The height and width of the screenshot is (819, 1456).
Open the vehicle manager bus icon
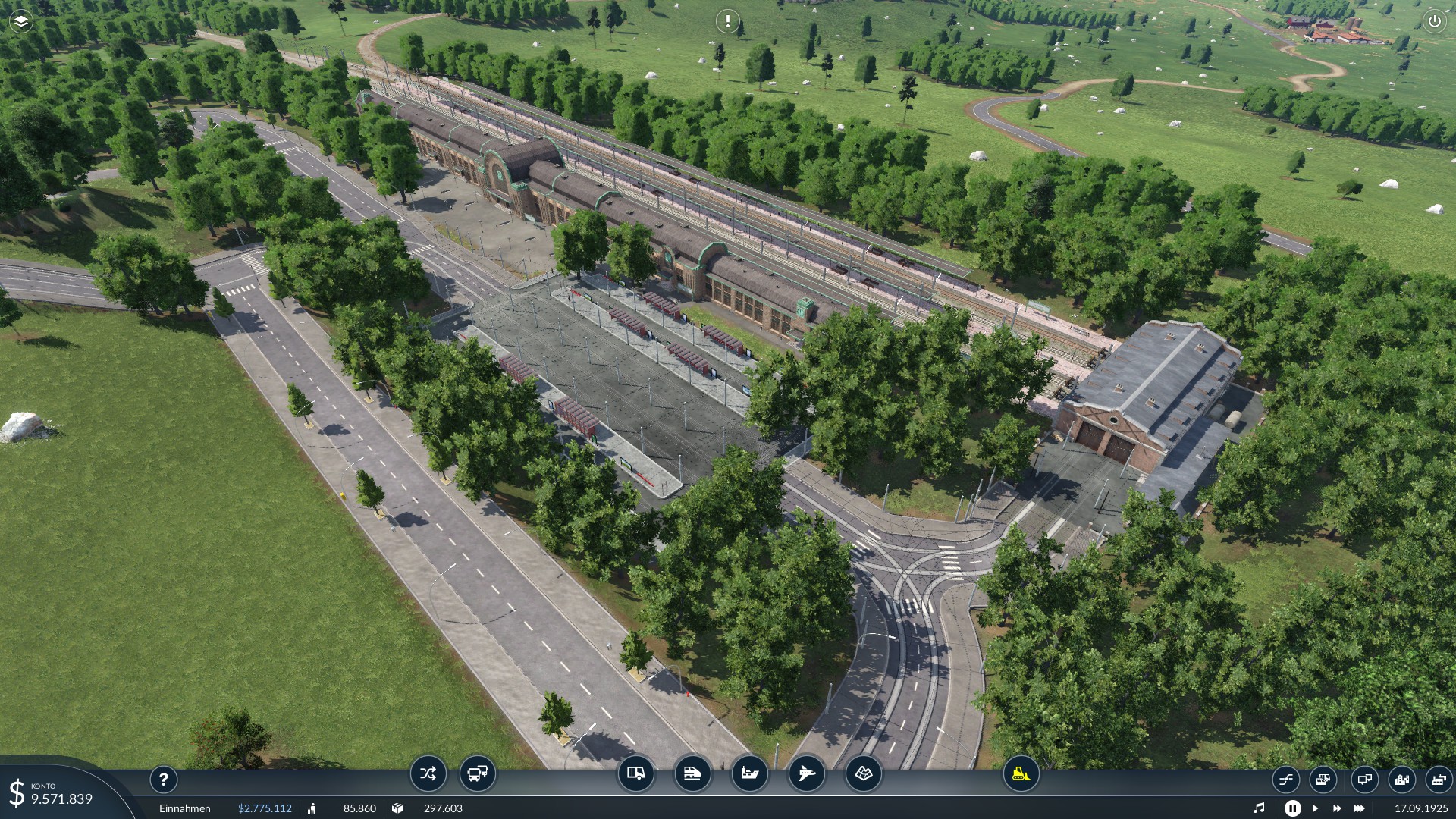pyautogui.click(x=478, y=774)
